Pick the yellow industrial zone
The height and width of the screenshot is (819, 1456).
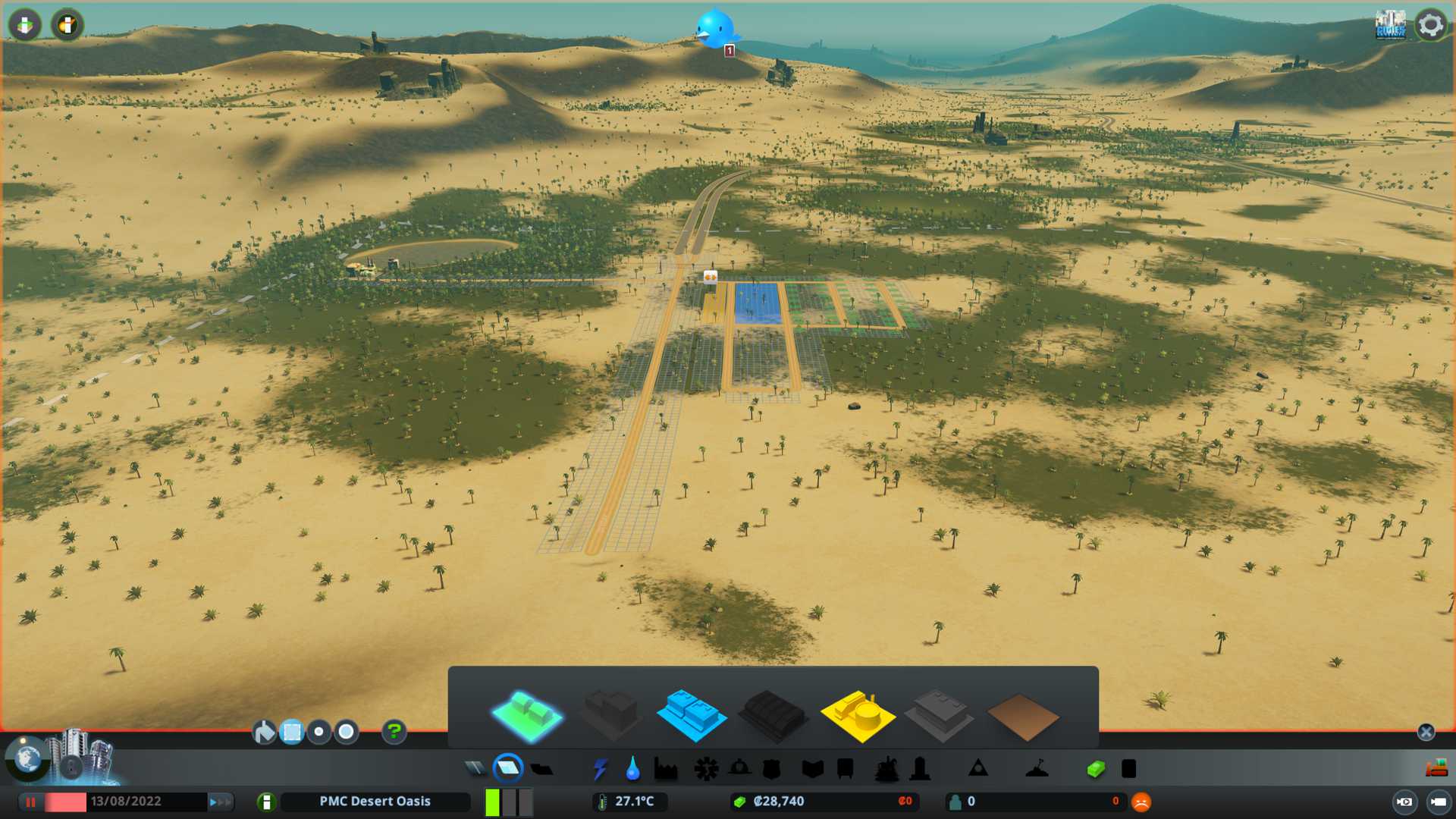857,715
